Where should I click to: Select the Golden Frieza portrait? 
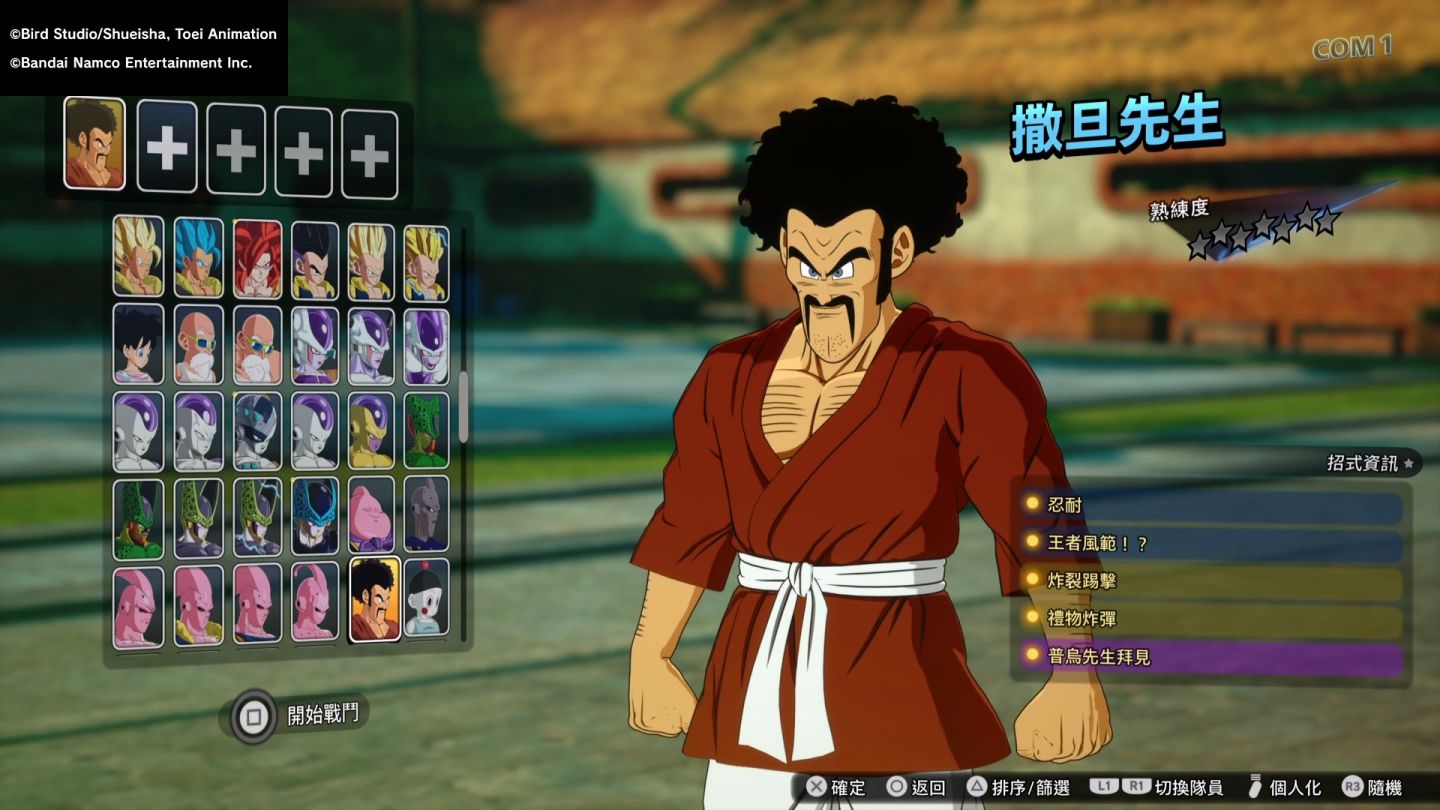[x=371, y=430]
